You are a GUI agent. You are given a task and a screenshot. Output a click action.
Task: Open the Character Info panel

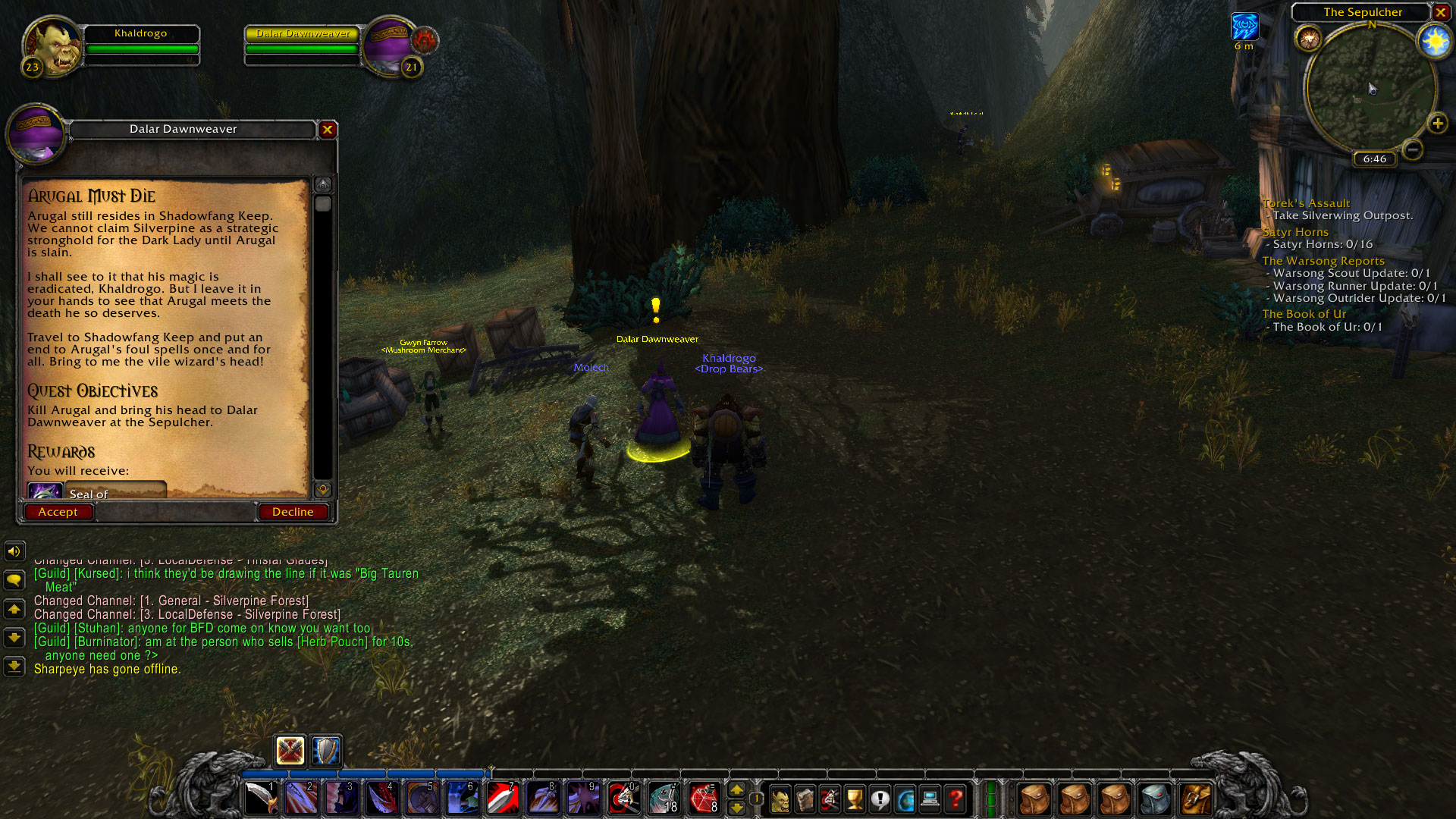(779, 798)
